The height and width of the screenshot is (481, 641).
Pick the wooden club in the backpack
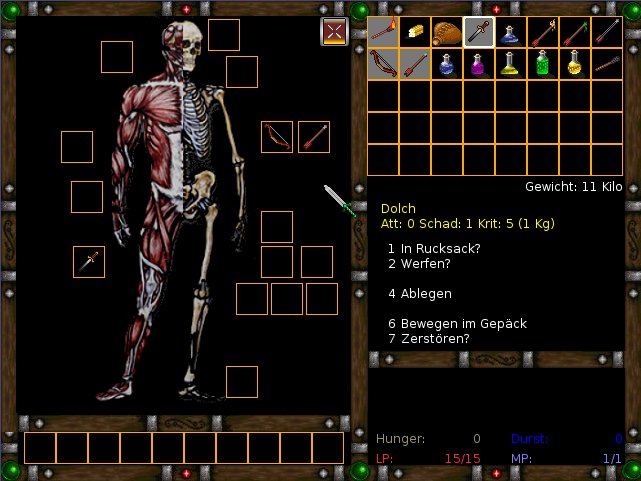607,64
